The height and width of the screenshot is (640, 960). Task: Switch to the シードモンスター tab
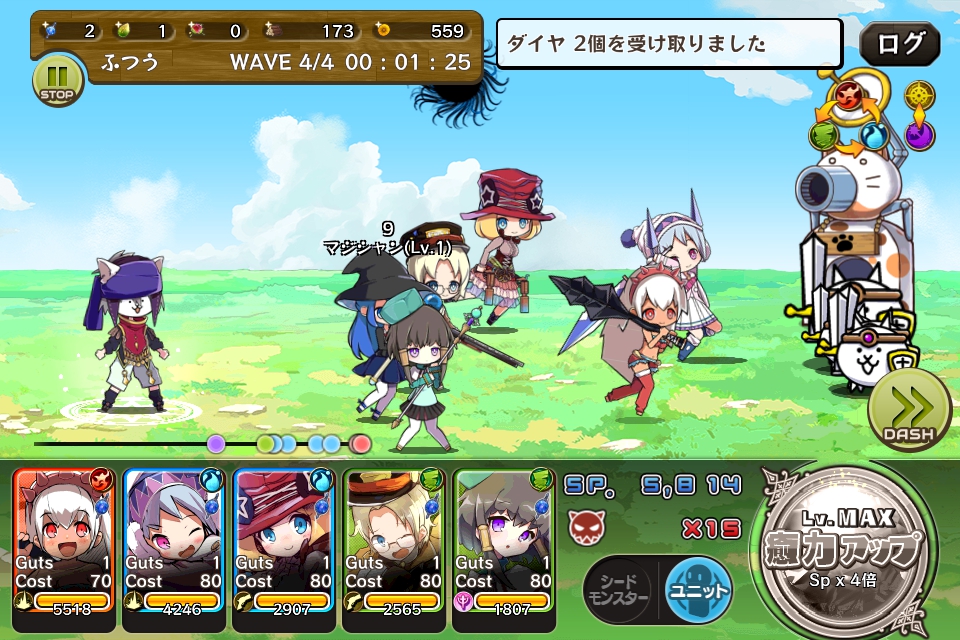coord(617,589)
